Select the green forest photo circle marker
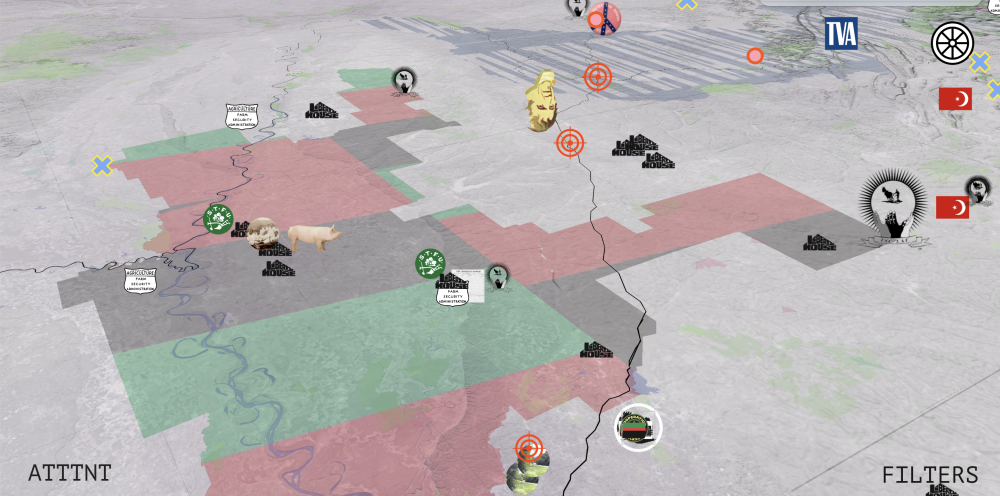The width and height of the screenshot is (1000, 496). point(527,475)
